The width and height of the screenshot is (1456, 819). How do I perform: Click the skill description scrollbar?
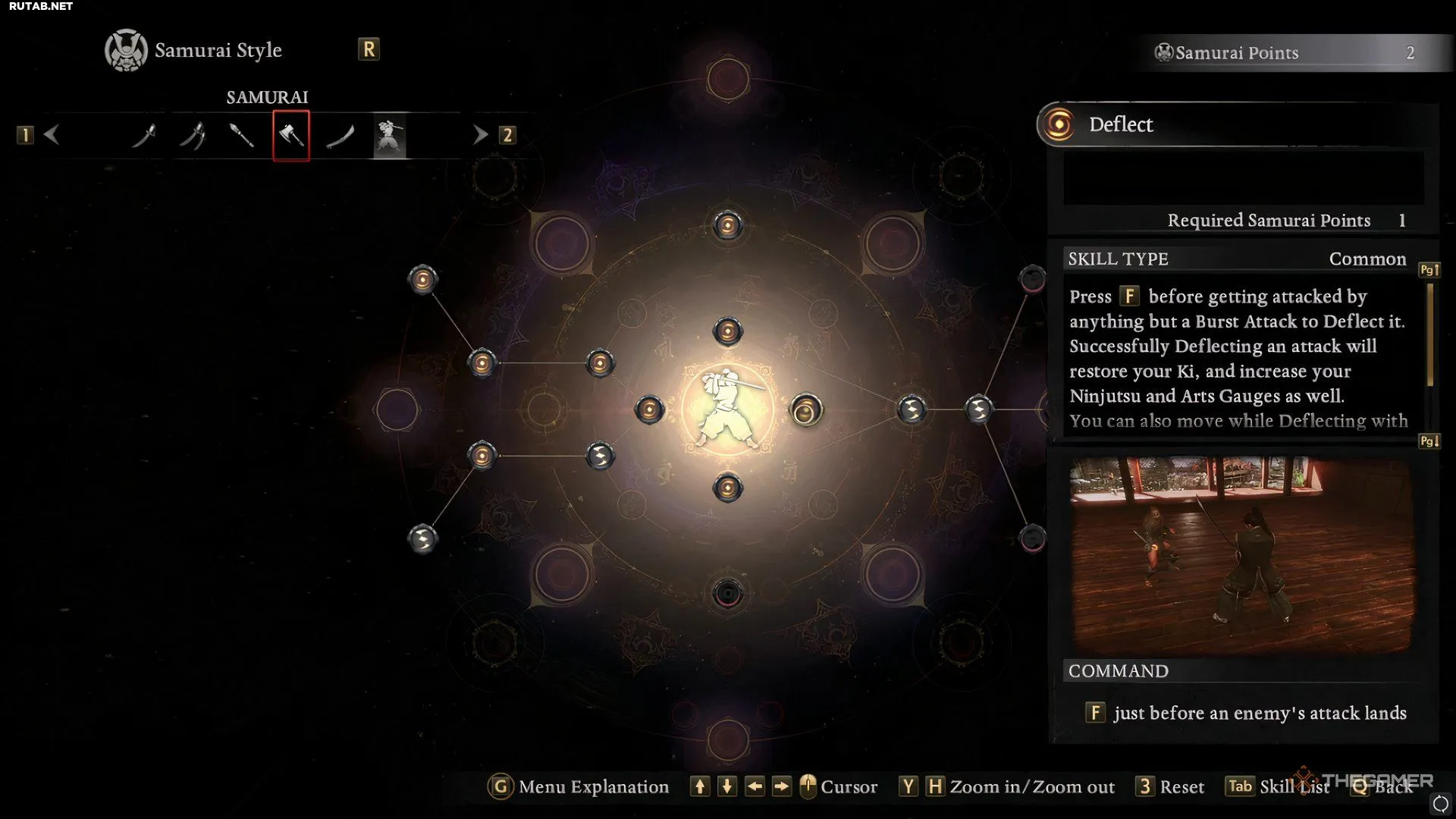pos(1429,335)
